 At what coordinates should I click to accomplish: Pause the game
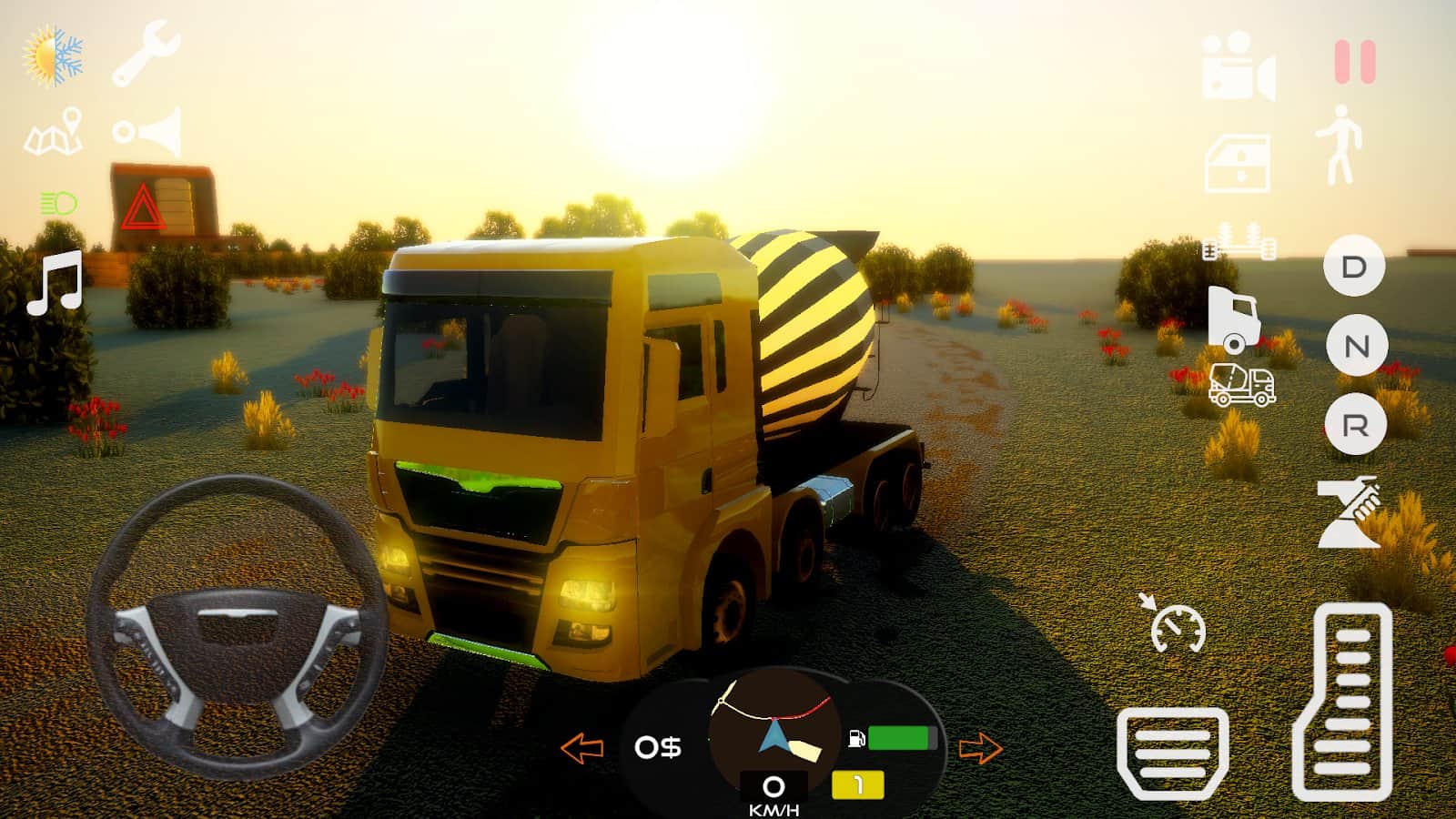coord(1353,62)
